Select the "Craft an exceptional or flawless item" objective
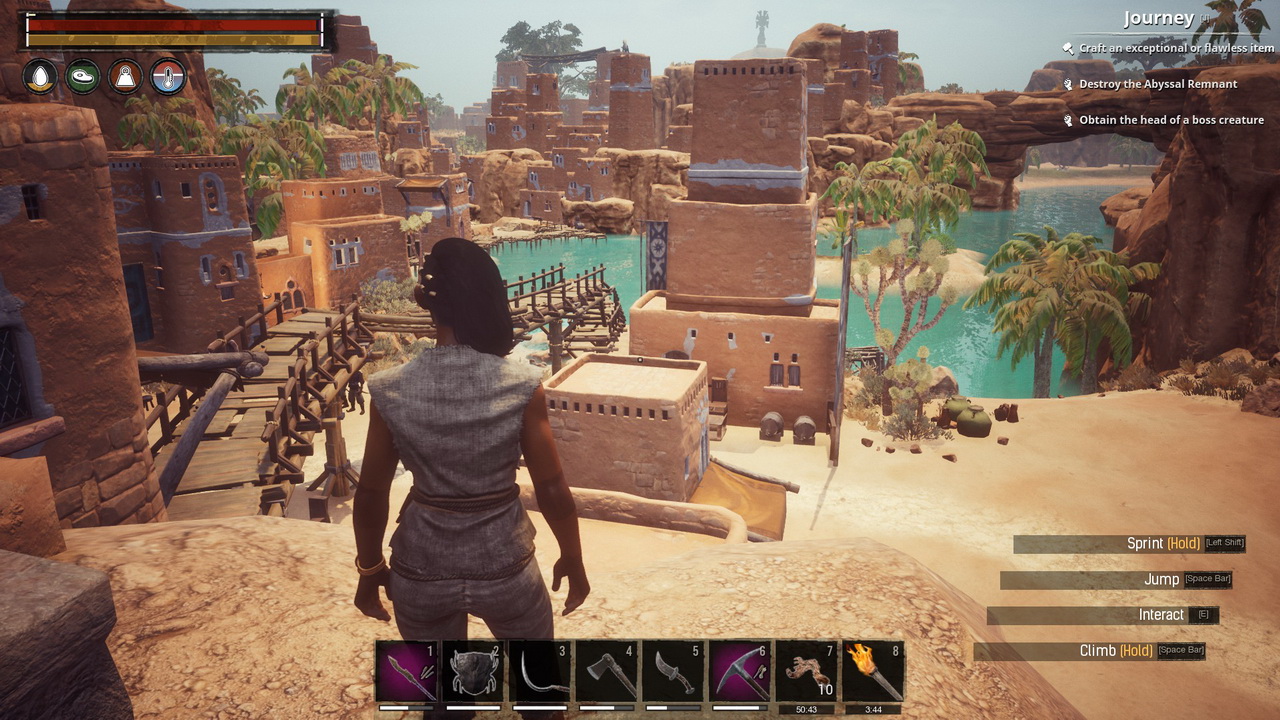Screen dimensions: 1280x720 click(x=1176, y=48)
